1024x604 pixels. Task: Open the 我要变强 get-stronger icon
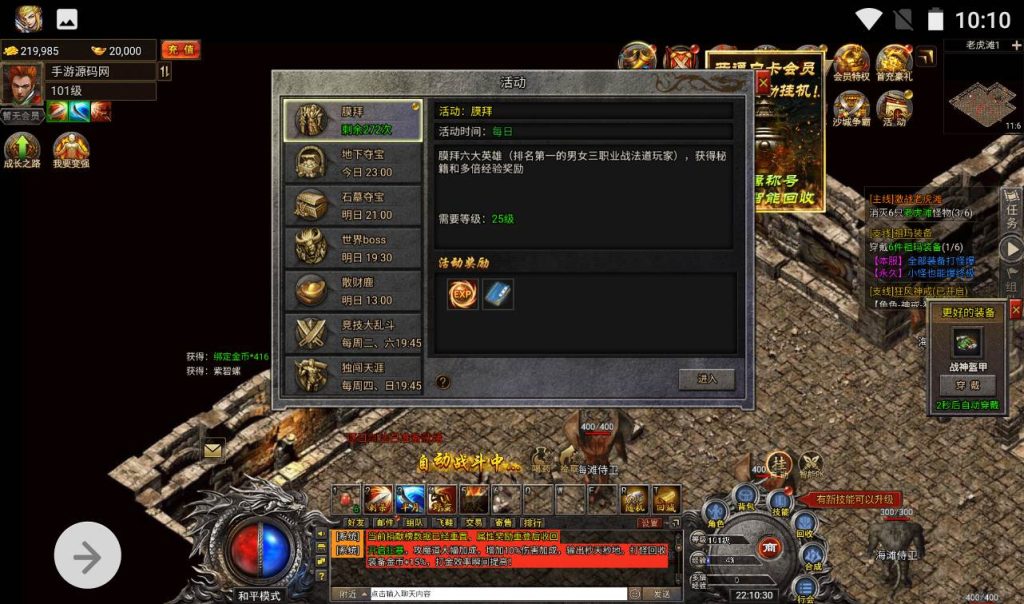click(71, 152)
